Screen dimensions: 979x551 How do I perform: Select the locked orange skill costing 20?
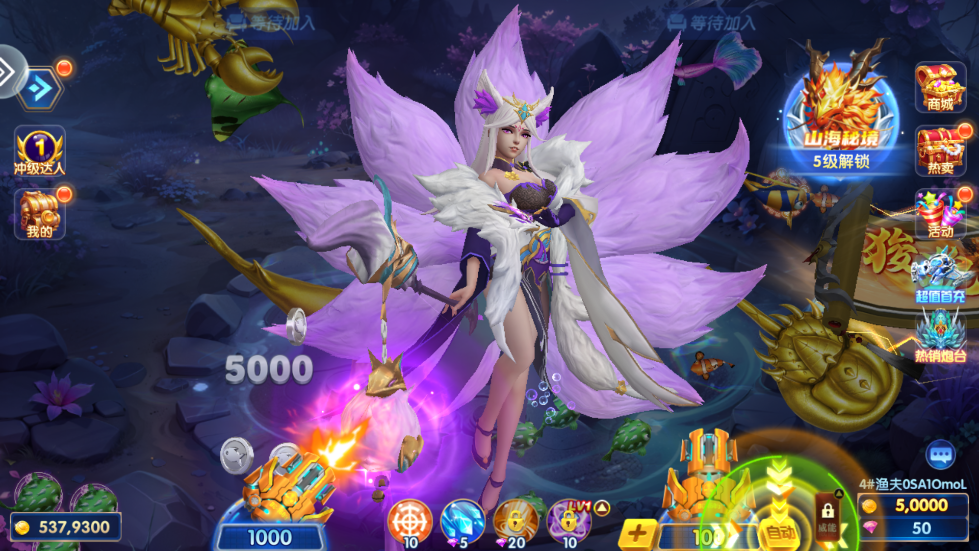(515, 519)
